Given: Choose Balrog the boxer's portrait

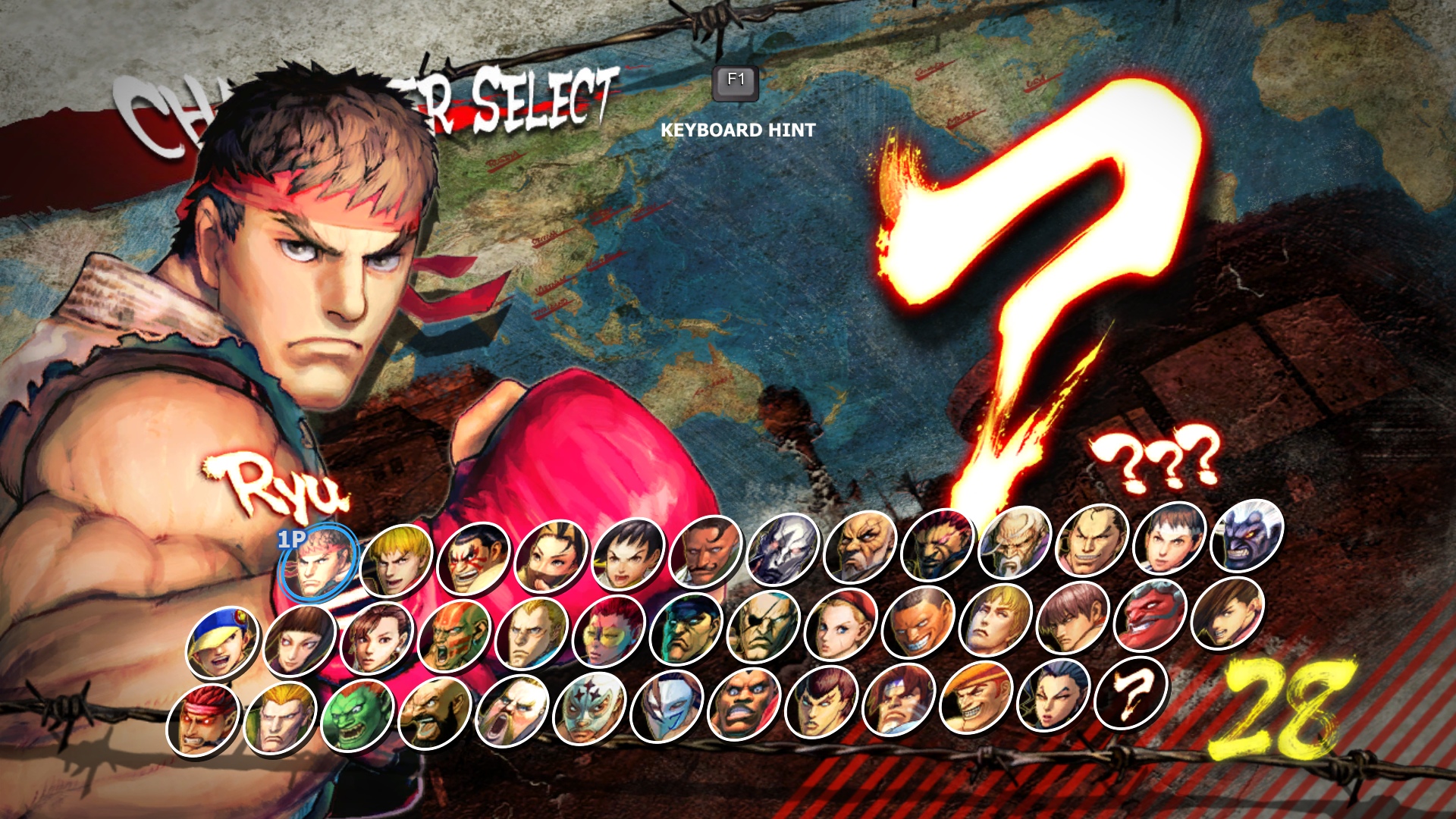Looking at the screenshot, I should [745, 704].
